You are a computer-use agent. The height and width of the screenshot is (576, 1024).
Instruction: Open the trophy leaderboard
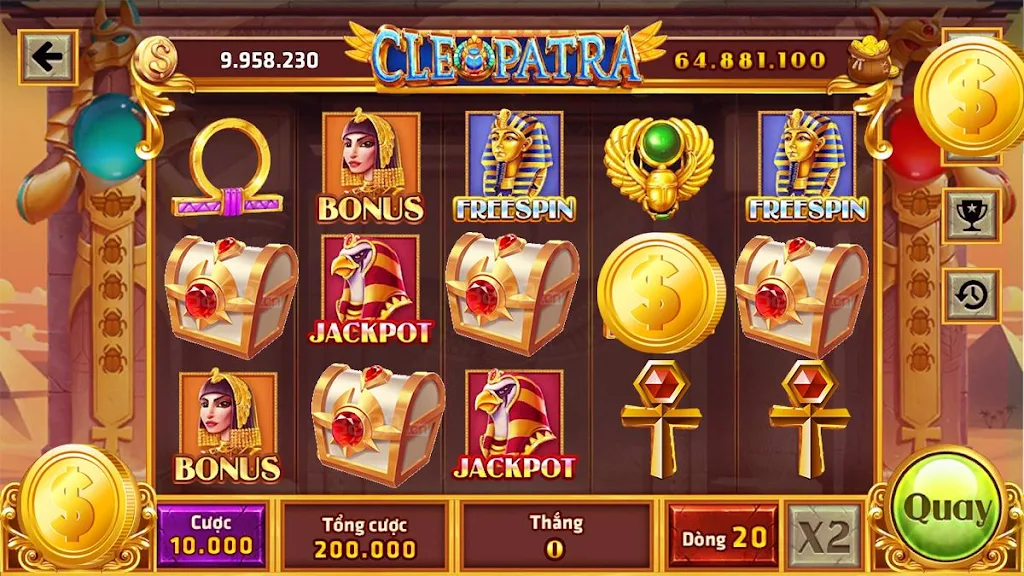971,215
